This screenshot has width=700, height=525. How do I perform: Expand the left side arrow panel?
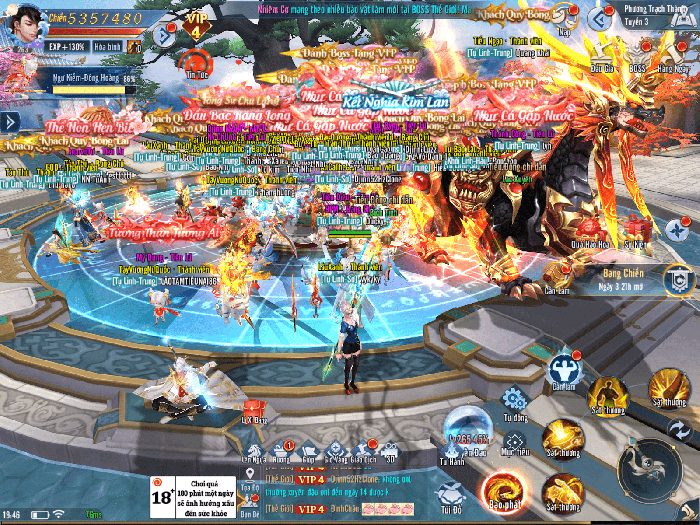tap(11, 121)
